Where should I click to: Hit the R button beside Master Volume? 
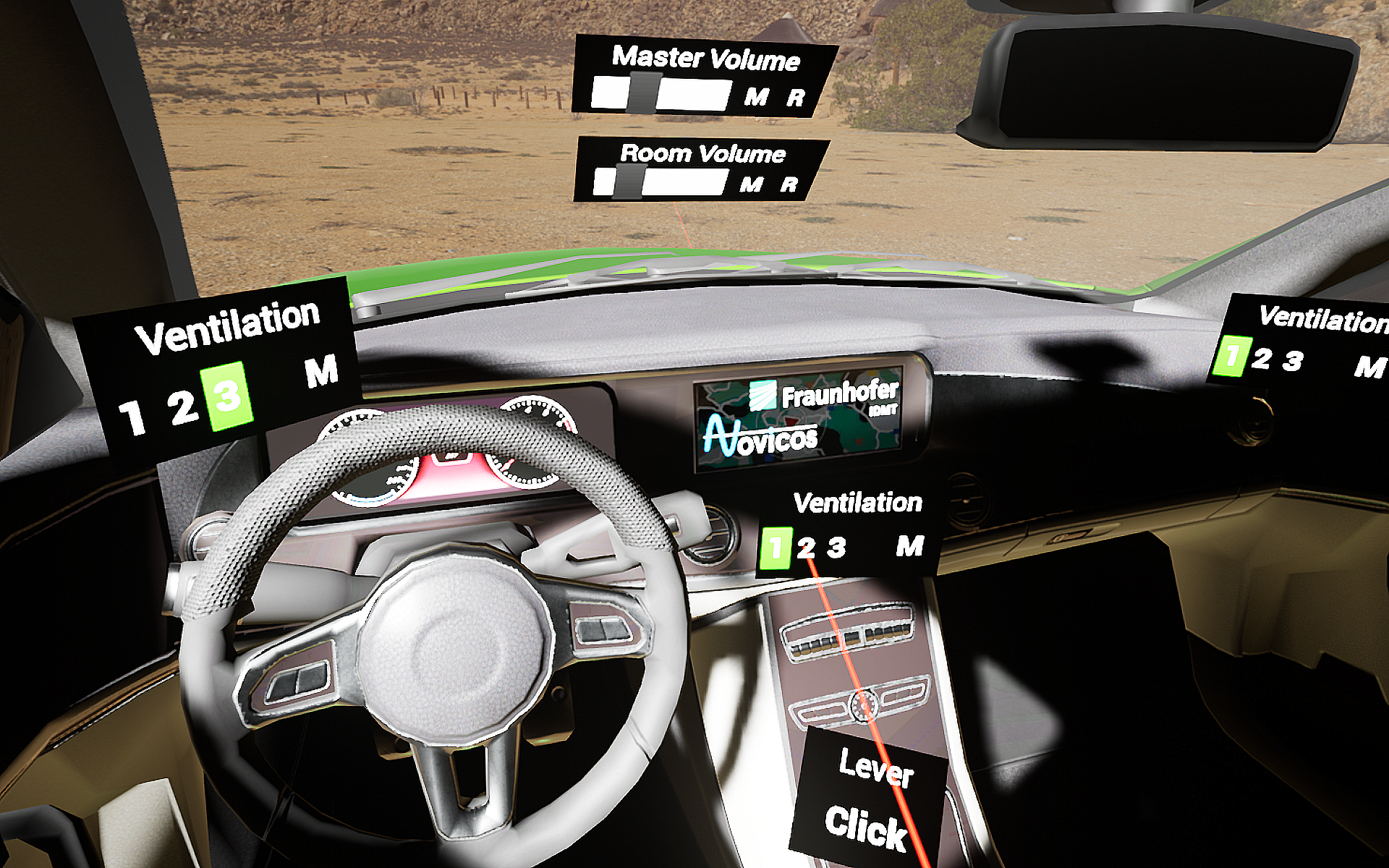795,98
